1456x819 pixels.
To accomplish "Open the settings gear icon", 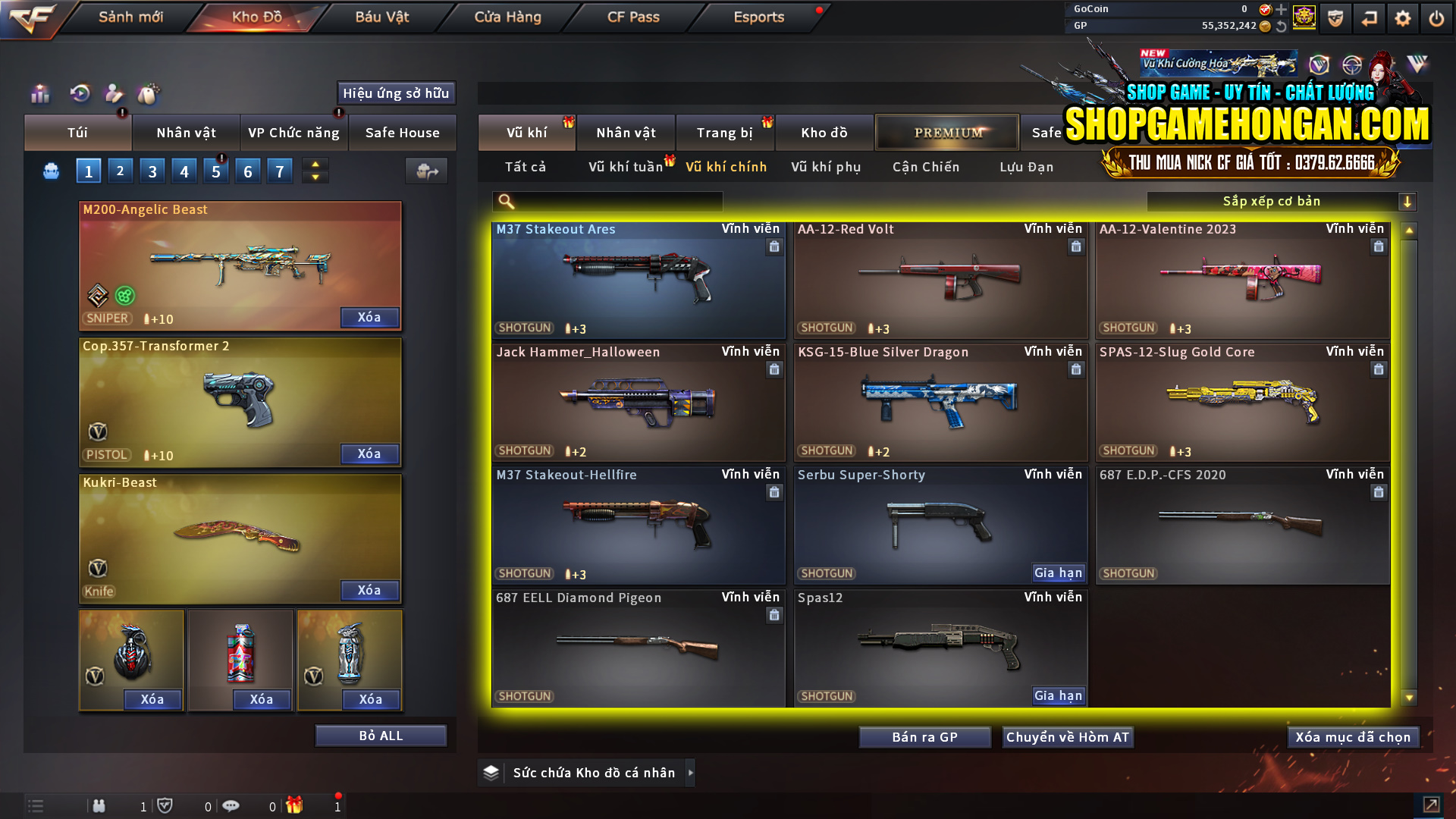I will click(1402, 17).
